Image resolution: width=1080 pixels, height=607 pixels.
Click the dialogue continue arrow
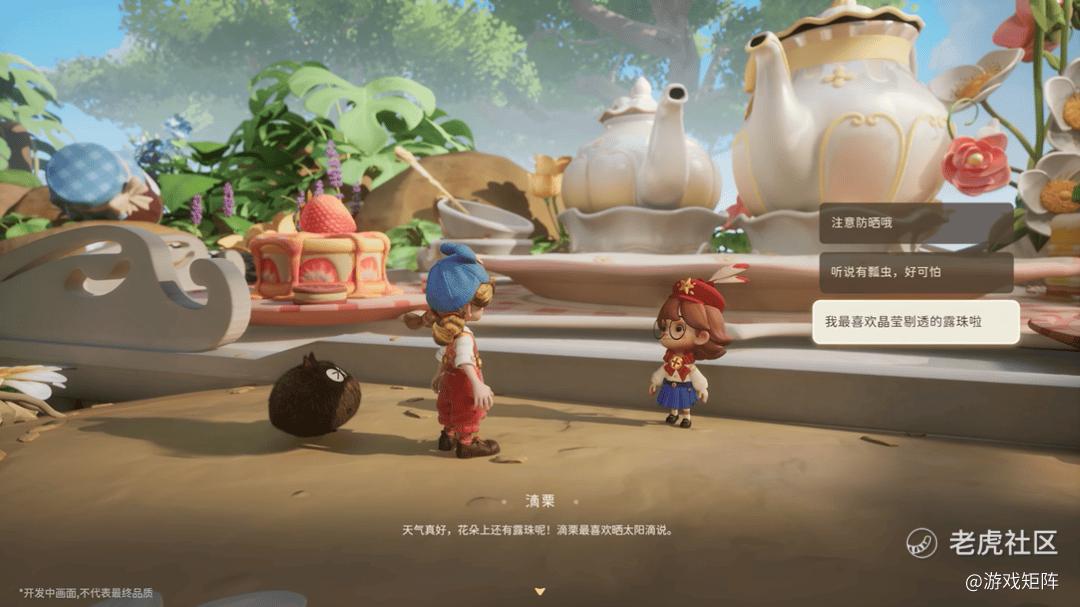coord(540,591)
